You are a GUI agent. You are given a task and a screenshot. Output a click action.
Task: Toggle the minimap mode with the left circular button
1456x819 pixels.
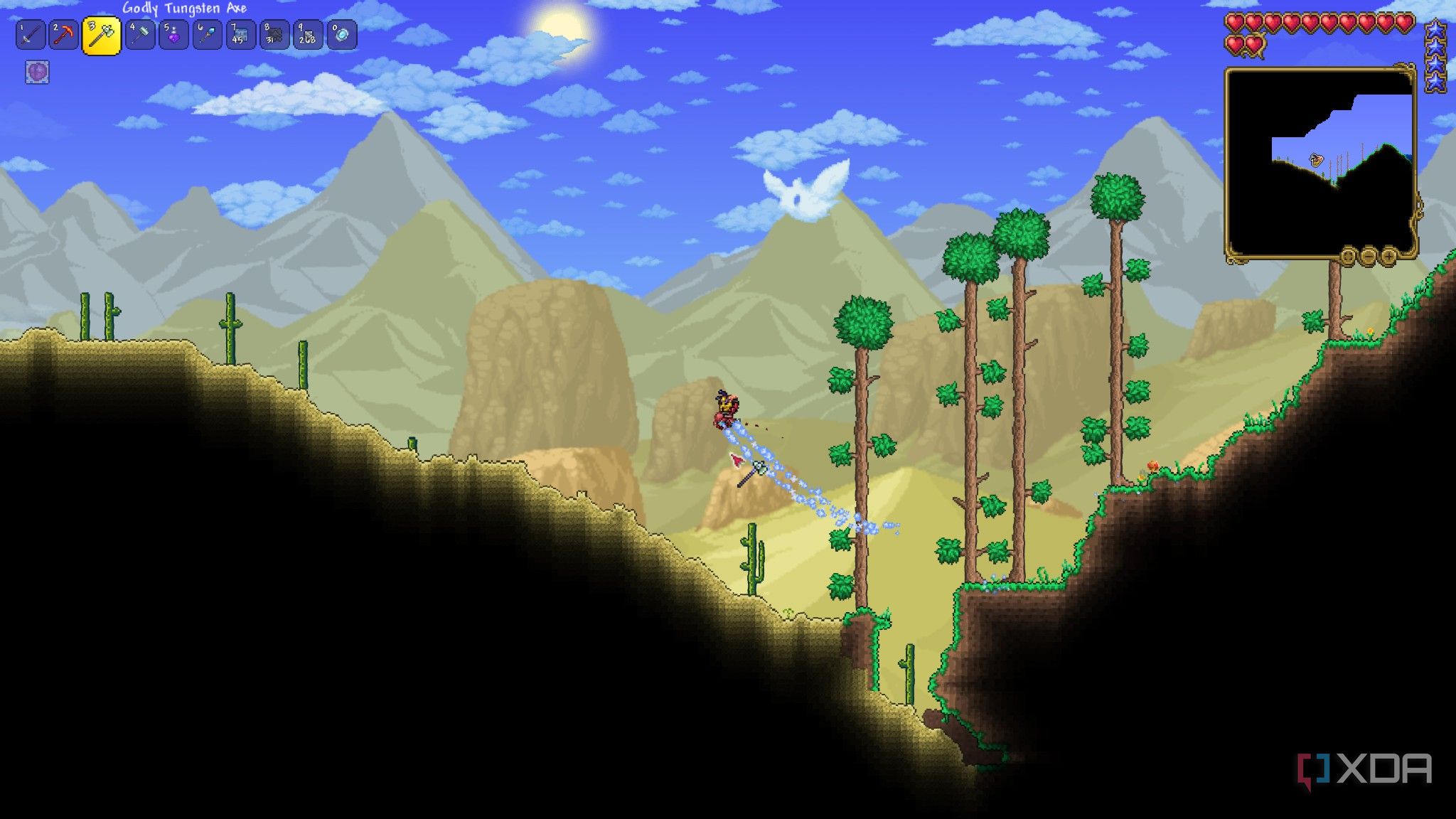click(x=1347, y=252)
